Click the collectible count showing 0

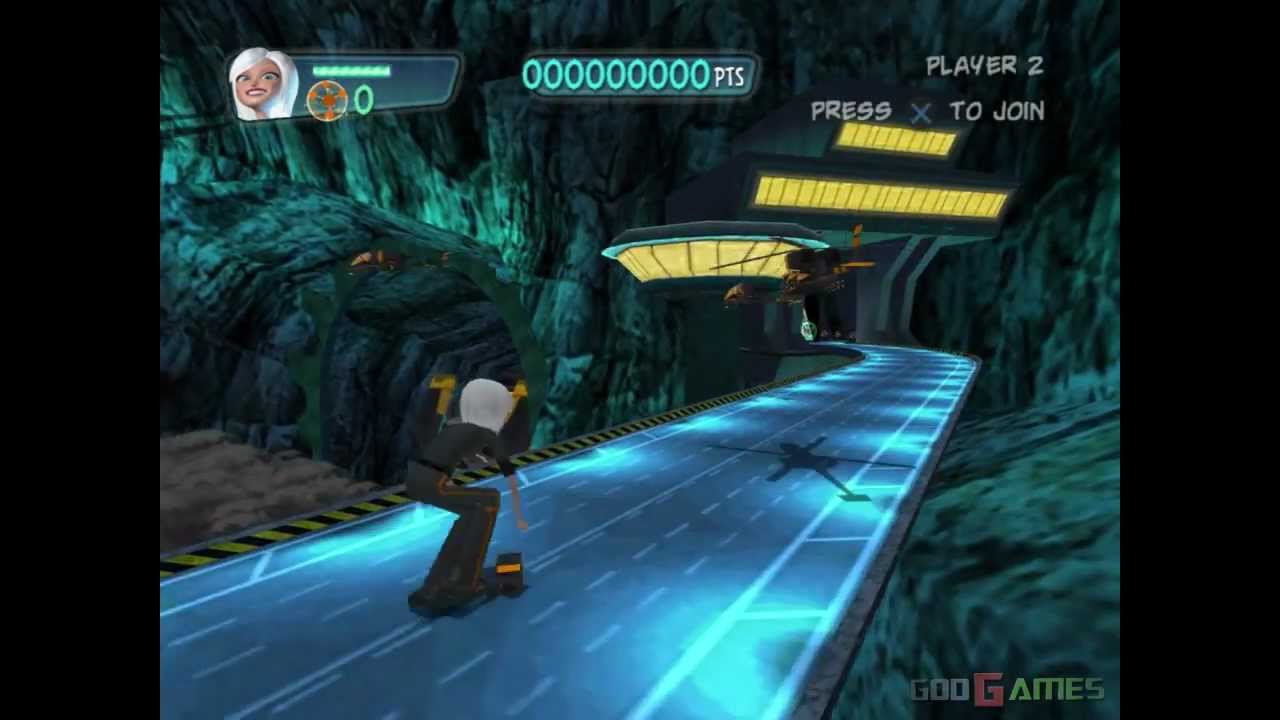[362, 97]
